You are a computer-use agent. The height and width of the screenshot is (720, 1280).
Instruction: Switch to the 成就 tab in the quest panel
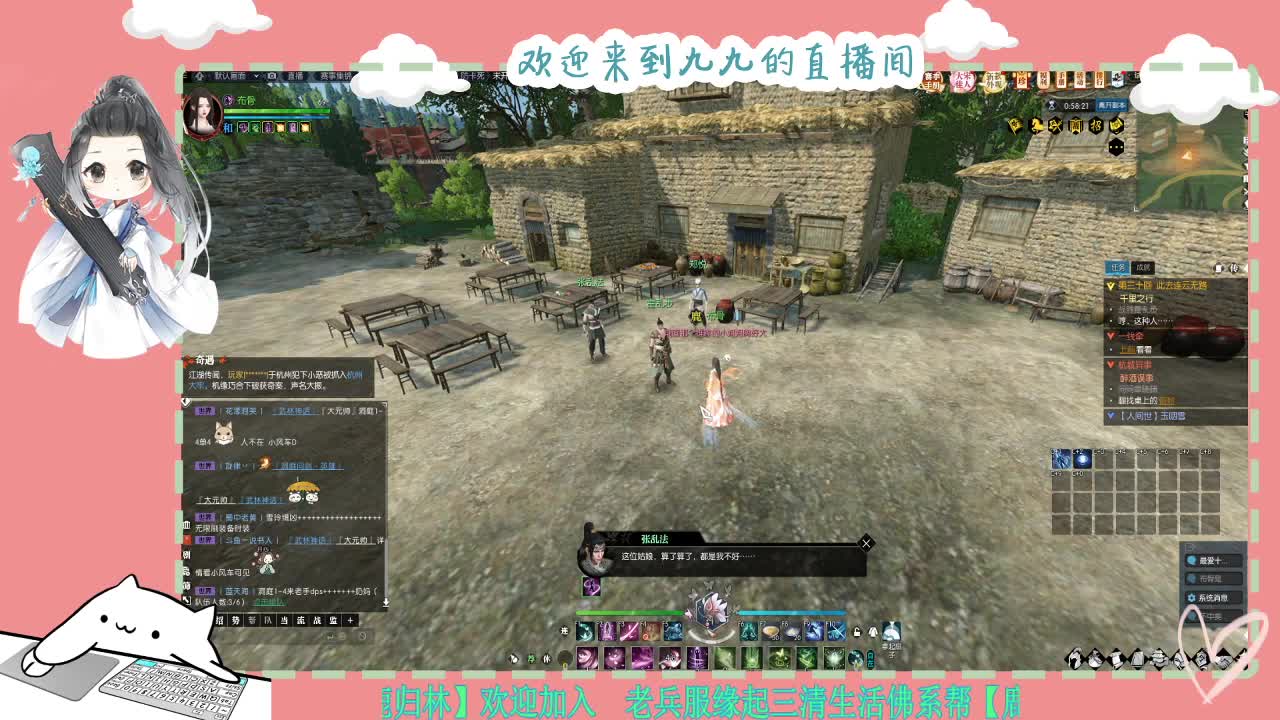(1142, 266)
